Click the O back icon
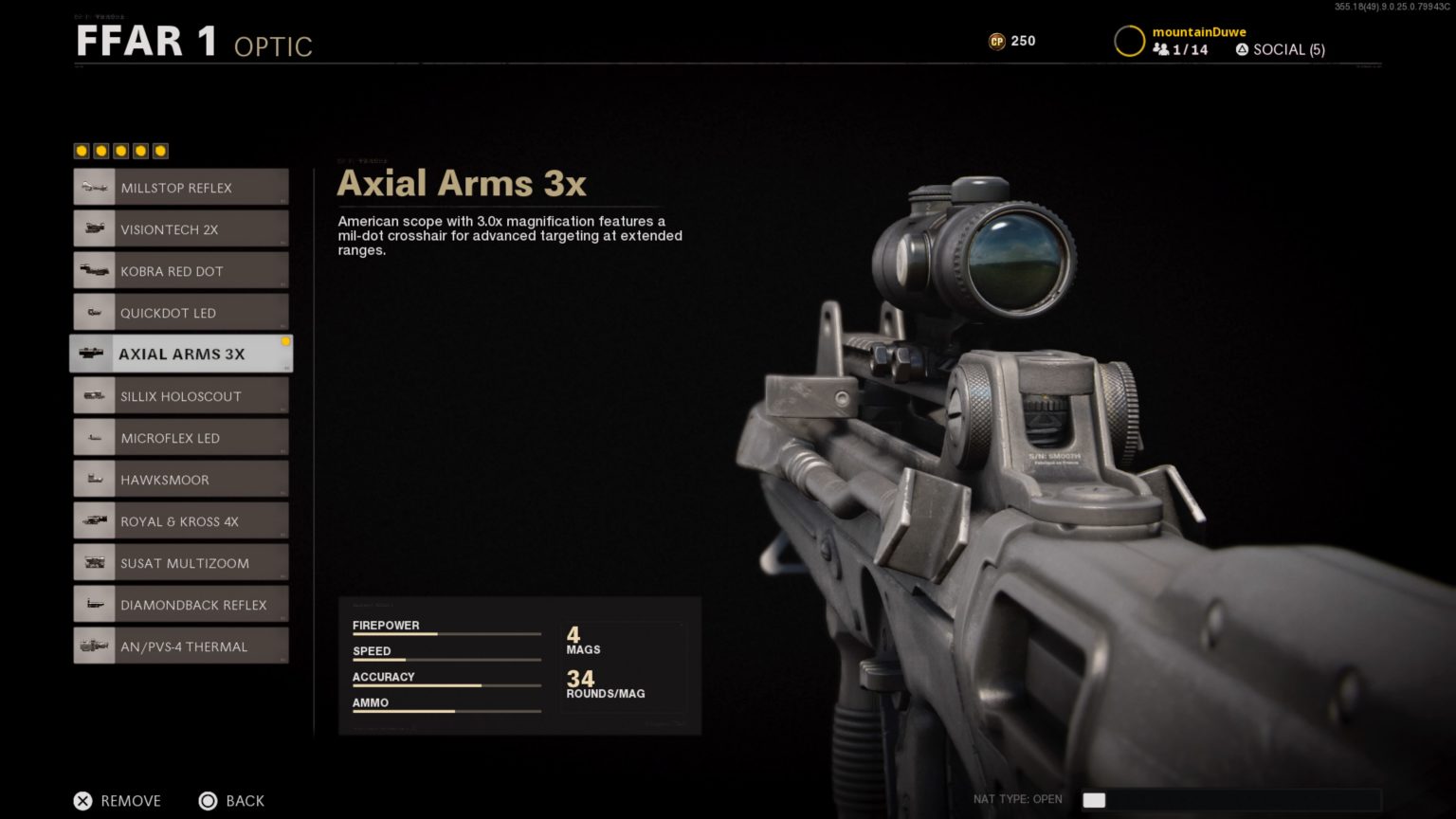 (209, 801)
